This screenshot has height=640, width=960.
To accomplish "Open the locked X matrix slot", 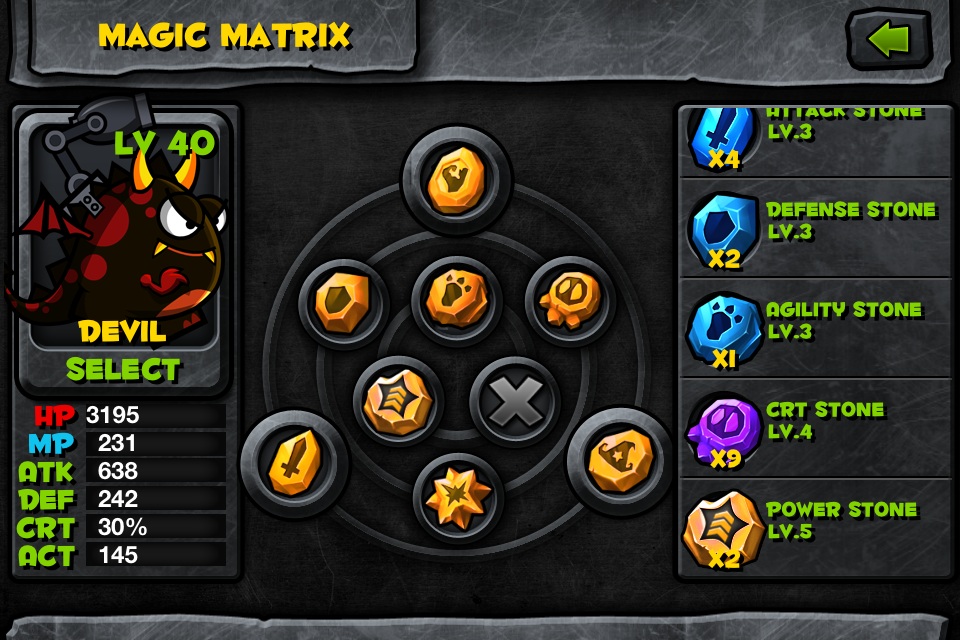I will (x=513, y=400).
